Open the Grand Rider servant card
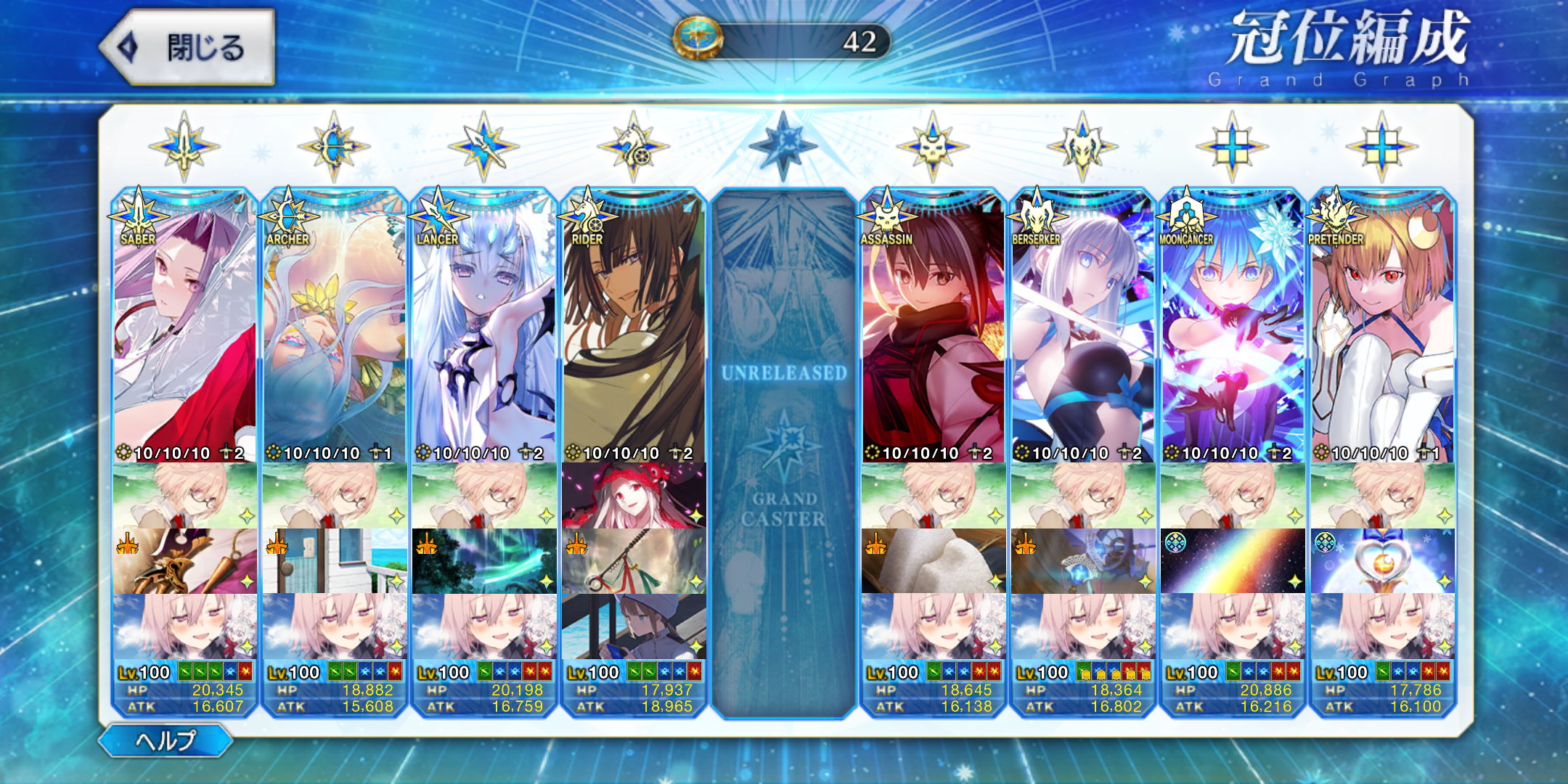The width and height of the screenshot is (1568, 784). [x=633, y=327]
